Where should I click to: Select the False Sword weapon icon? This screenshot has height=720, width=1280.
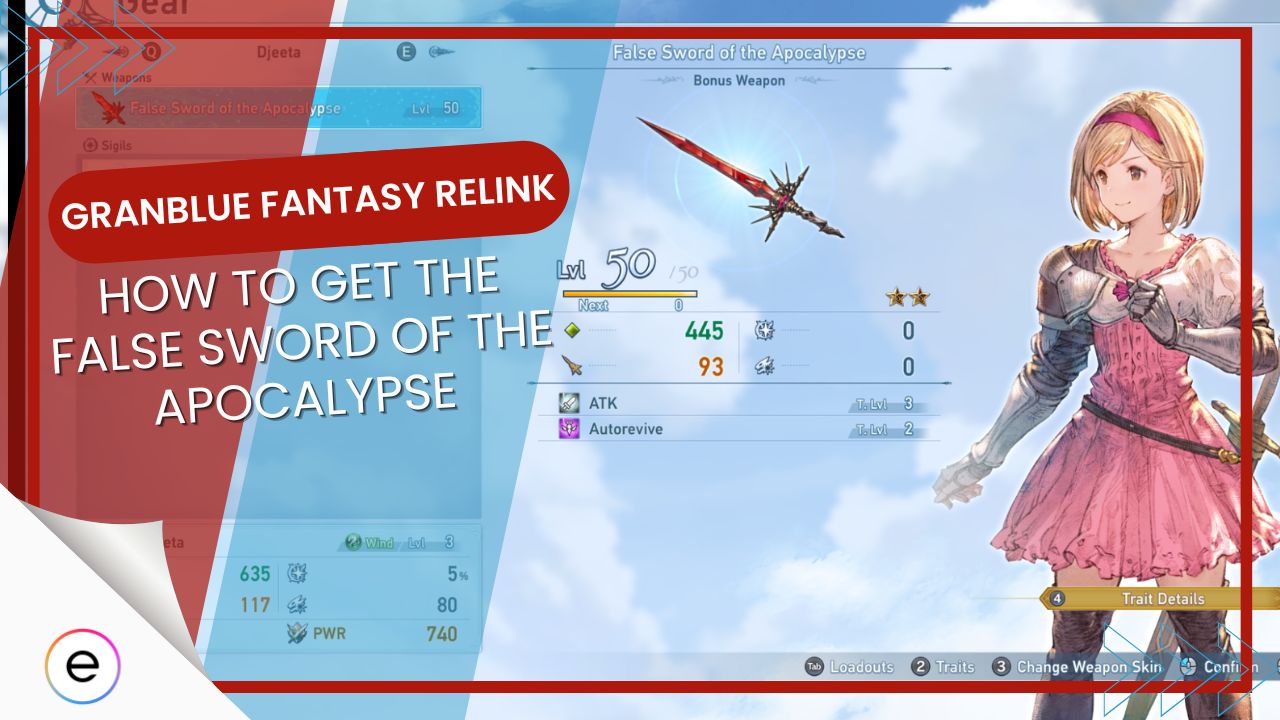[108, 107]
